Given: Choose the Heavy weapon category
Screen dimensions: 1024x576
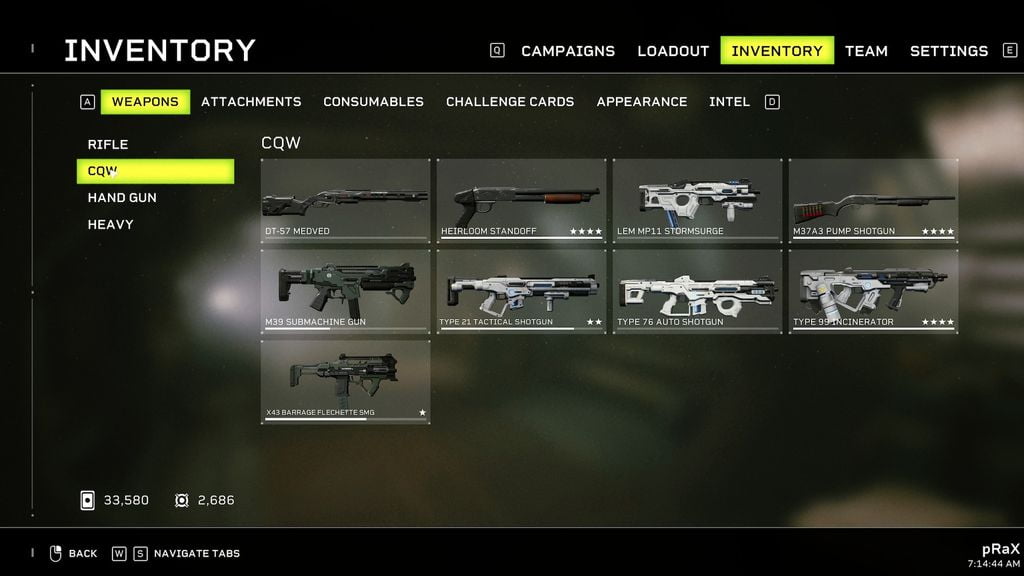Looking at the screenshot, I should coord(110,225).
